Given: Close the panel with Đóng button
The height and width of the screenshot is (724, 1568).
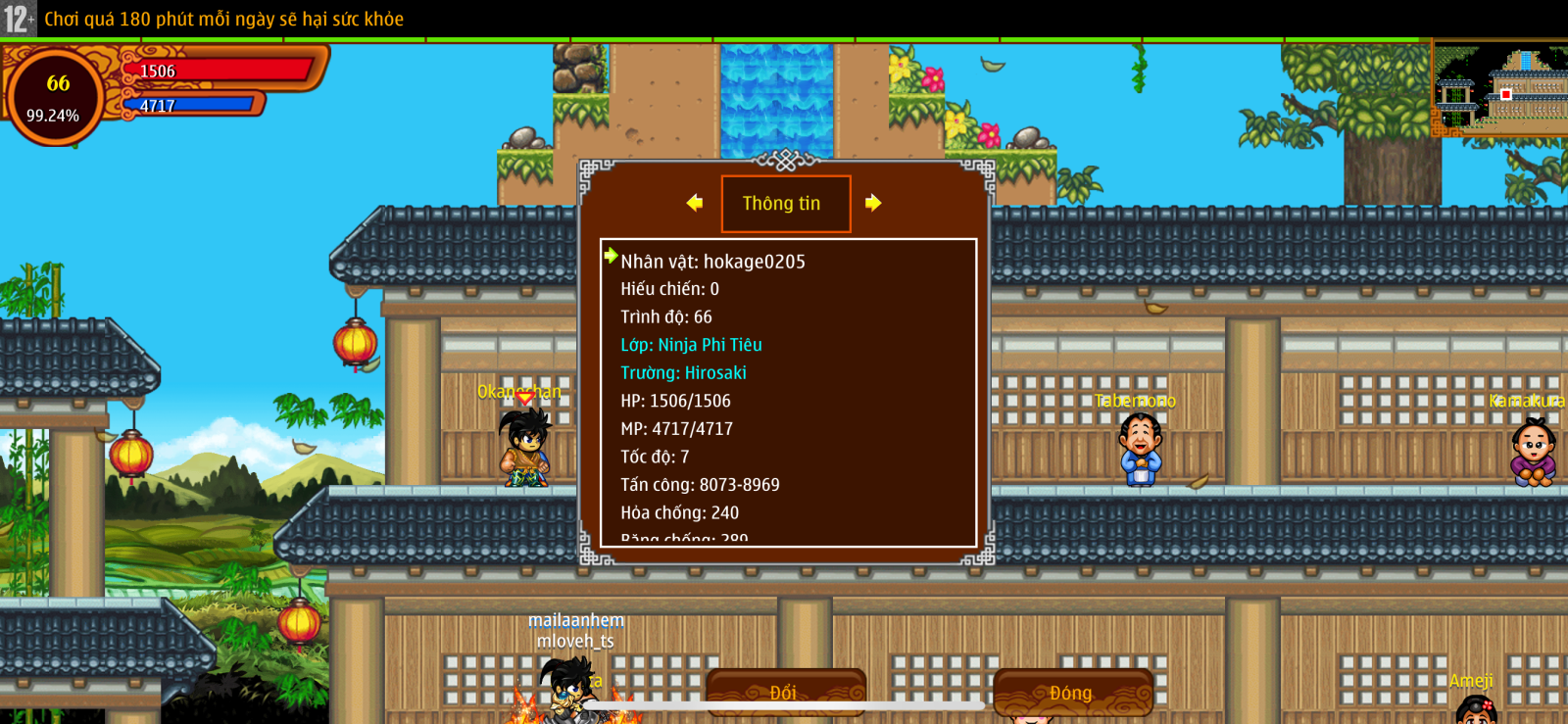Looking at the screenshot, I should pos(1072,692).
